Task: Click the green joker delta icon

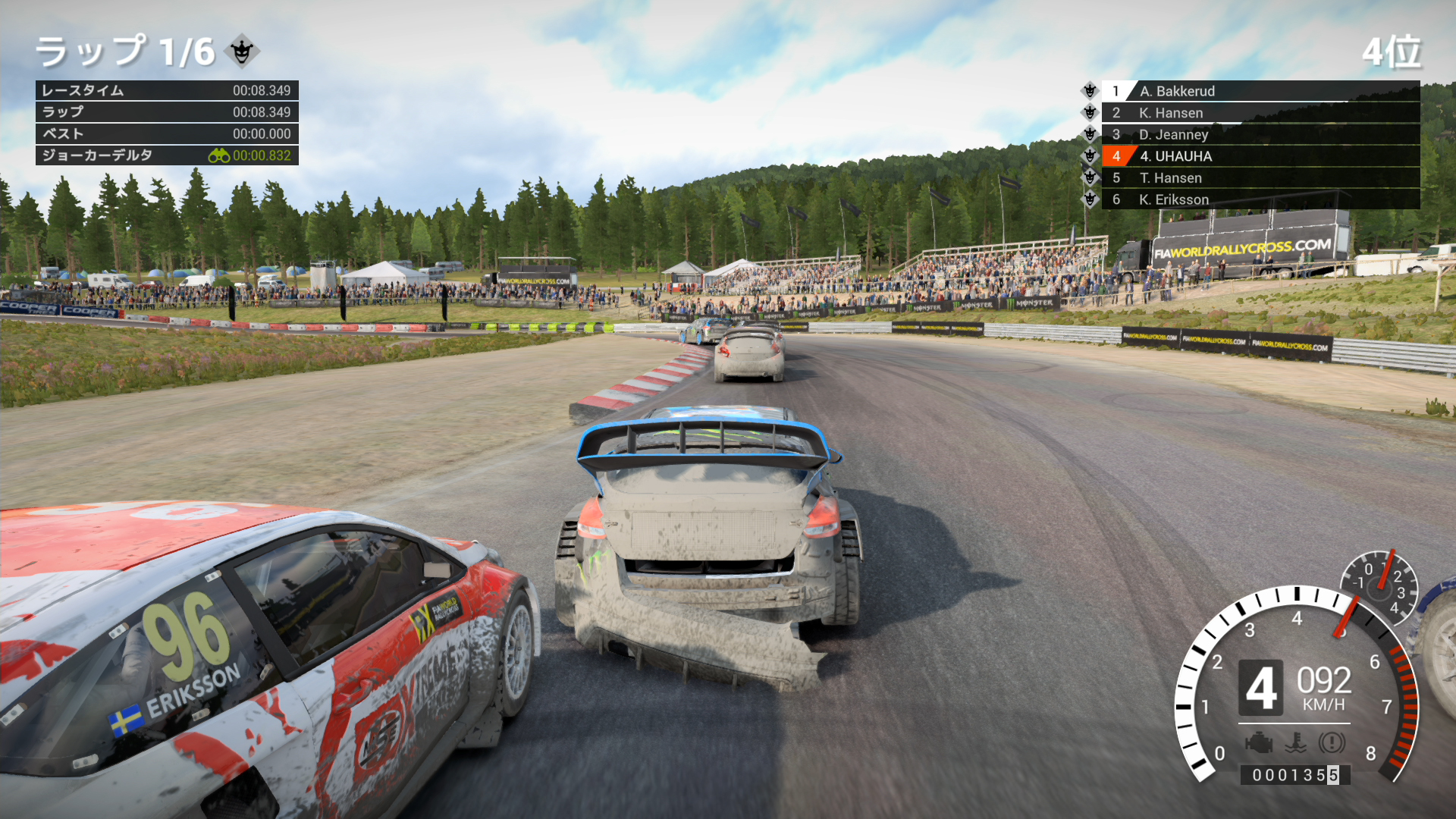Action: coord(219,155)
